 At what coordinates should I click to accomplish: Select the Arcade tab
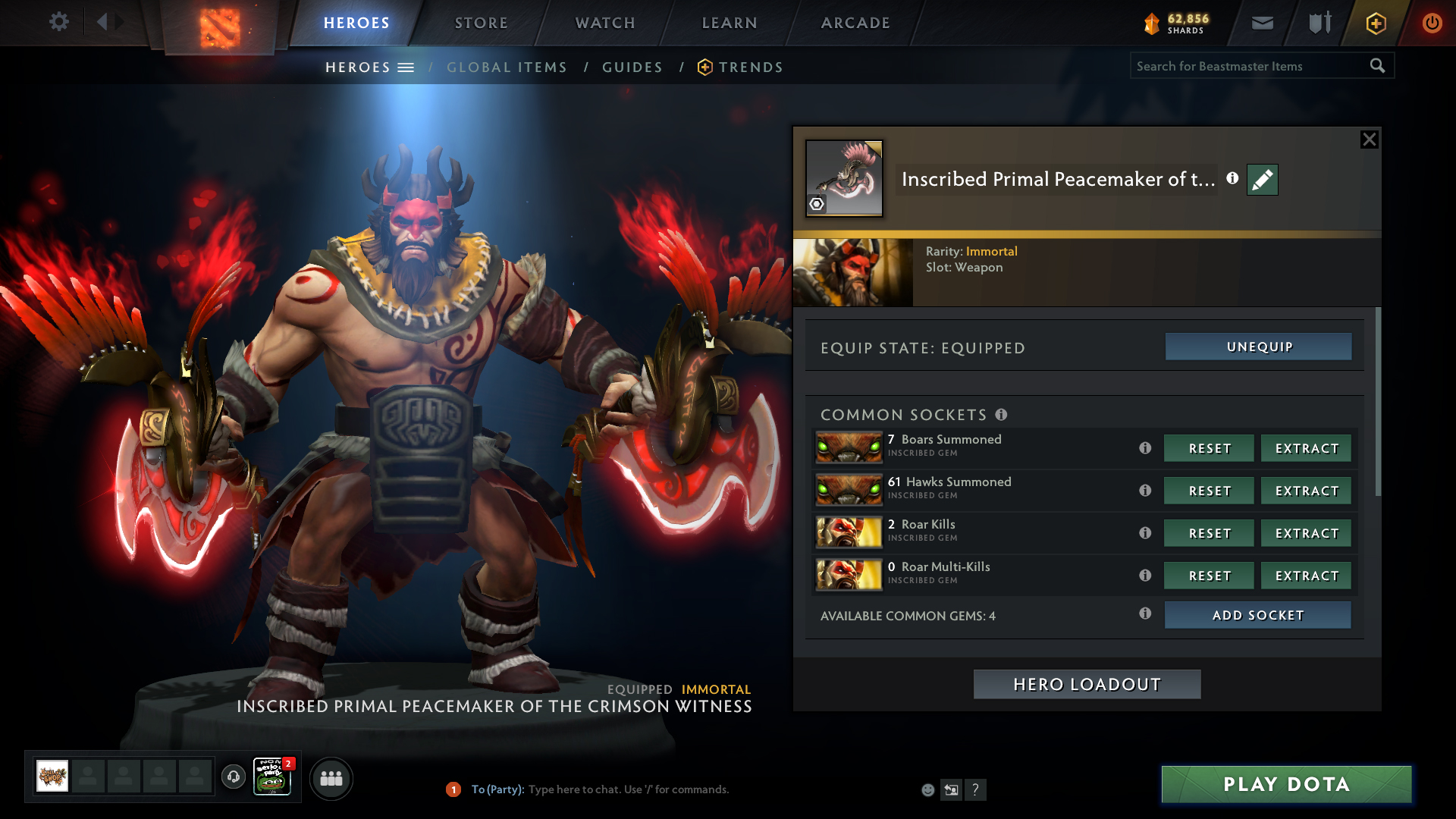[x=855, y=23]
